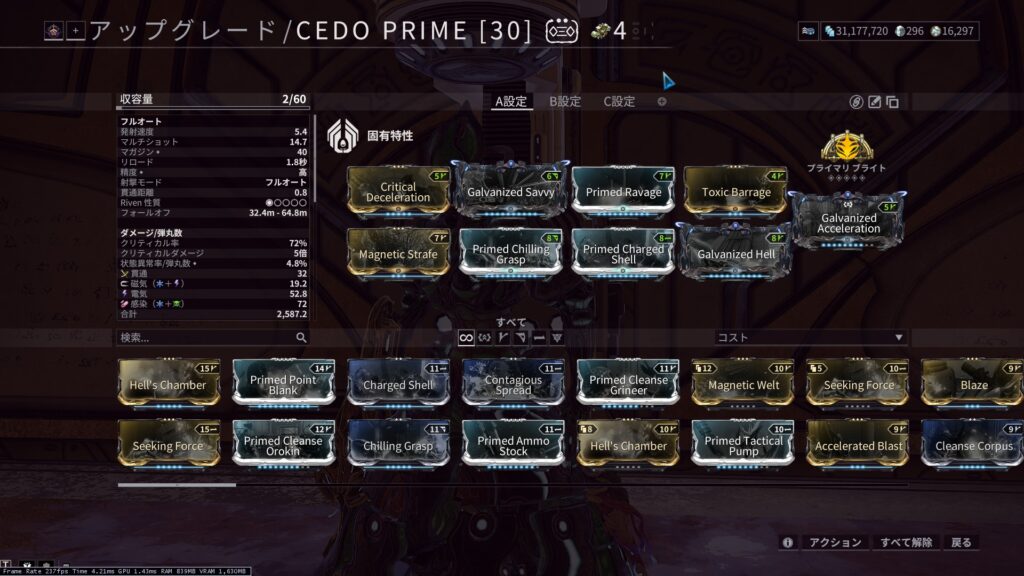This screenshot has height=576, width=1024.
Task: Select the Critical Deceleration mod slot
Action: click(399, 192)
